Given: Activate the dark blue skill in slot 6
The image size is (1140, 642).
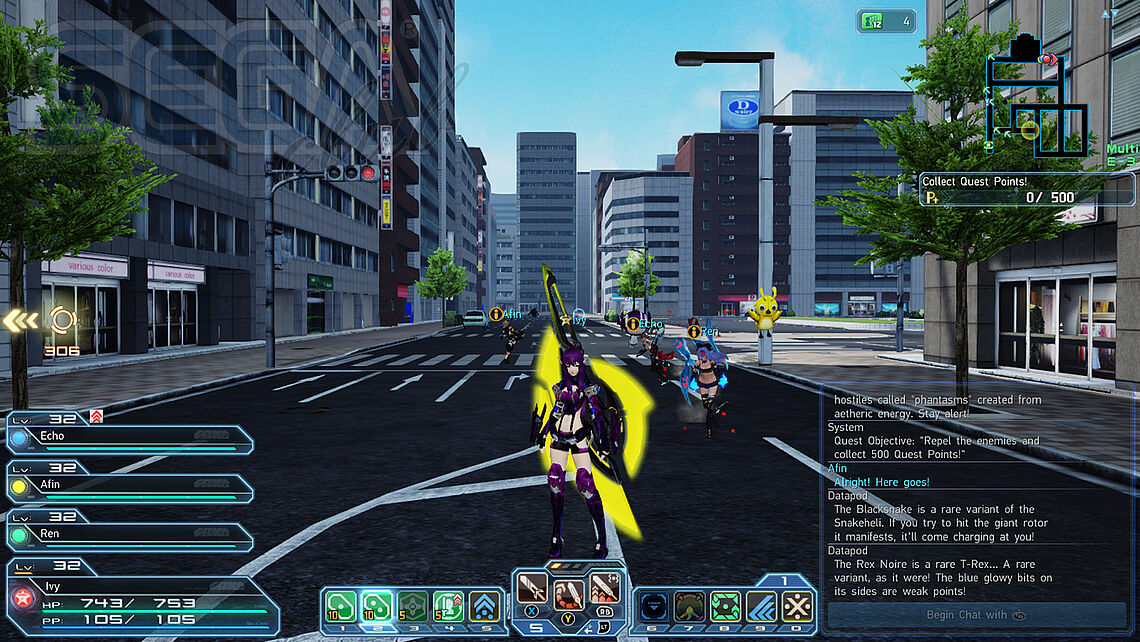Looking at the screenshot, I should tap(652, 607).
